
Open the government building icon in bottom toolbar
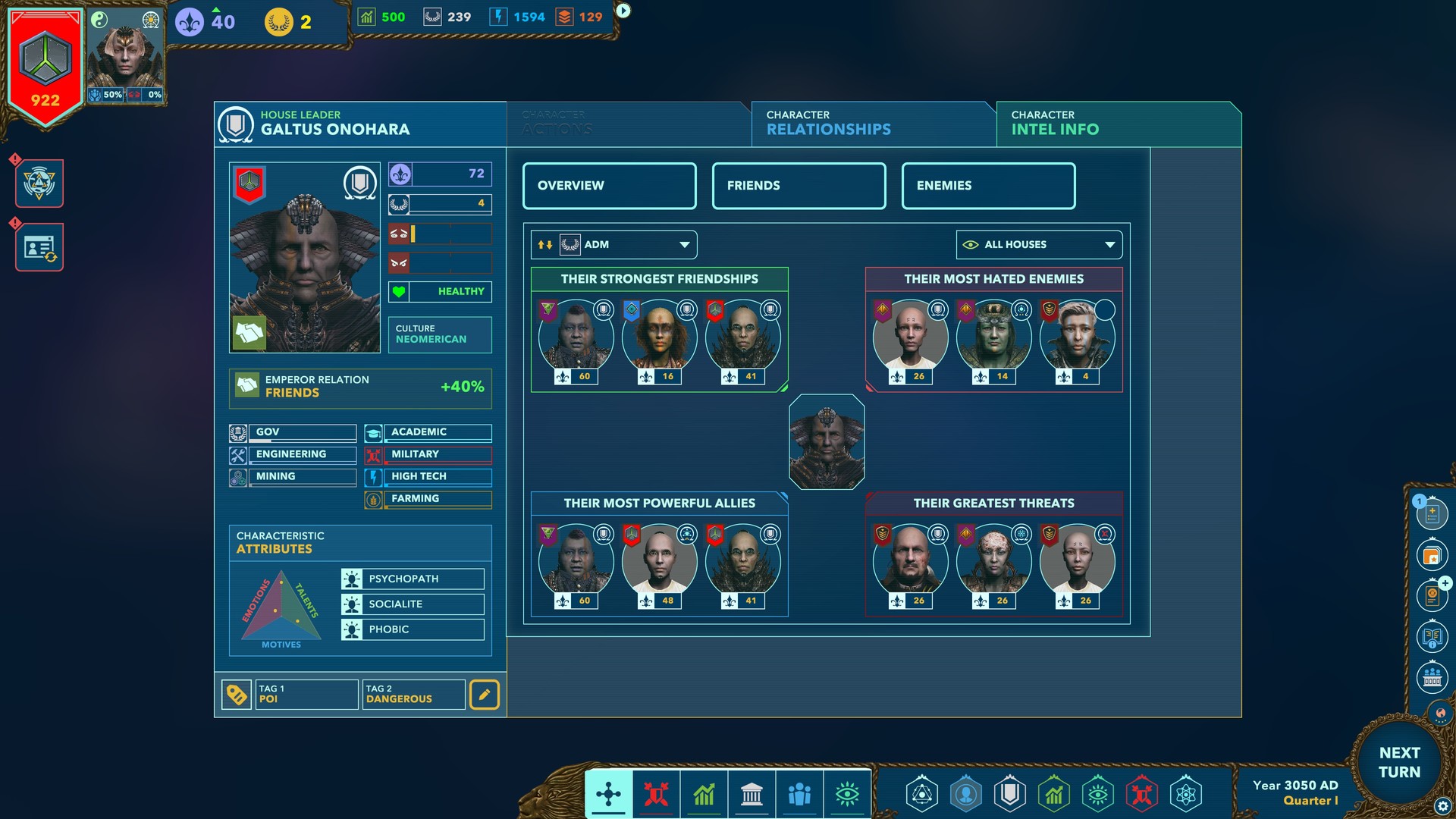click(x=752, y=795)
